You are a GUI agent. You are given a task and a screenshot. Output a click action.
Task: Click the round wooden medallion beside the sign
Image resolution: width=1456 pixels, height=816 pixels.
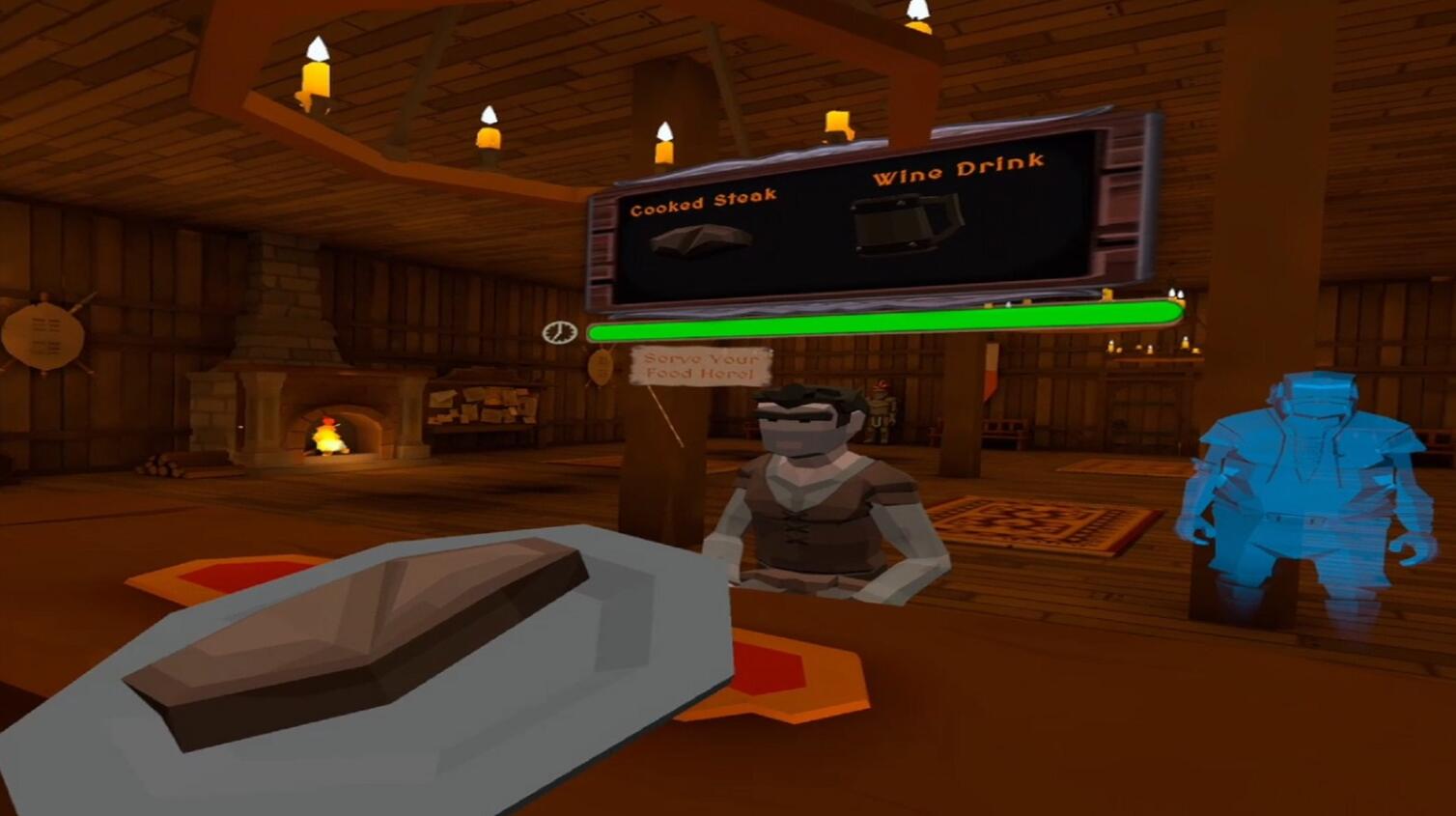point(599,365)
